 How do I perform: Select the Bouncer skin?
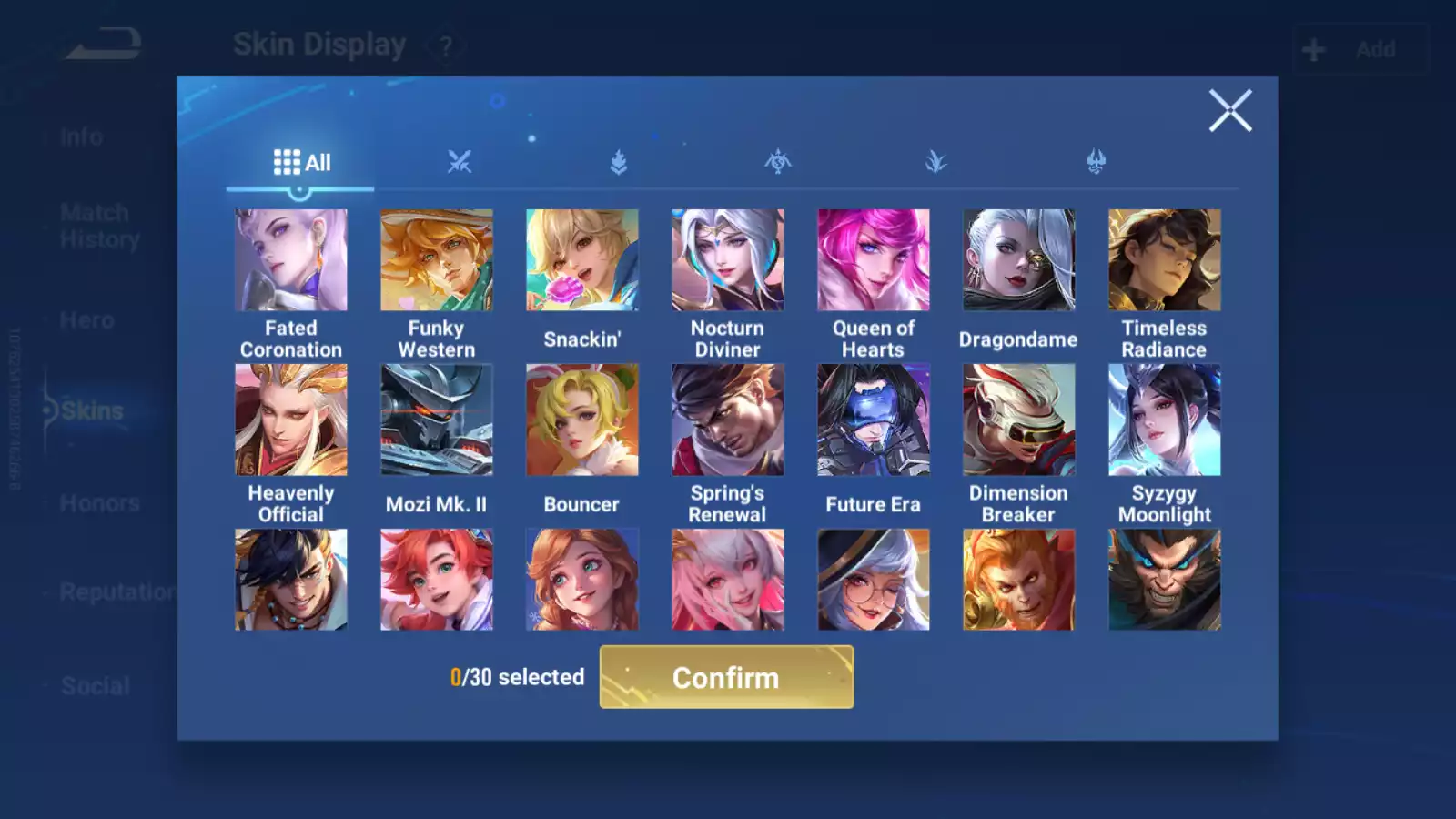[x=582, y=420]
